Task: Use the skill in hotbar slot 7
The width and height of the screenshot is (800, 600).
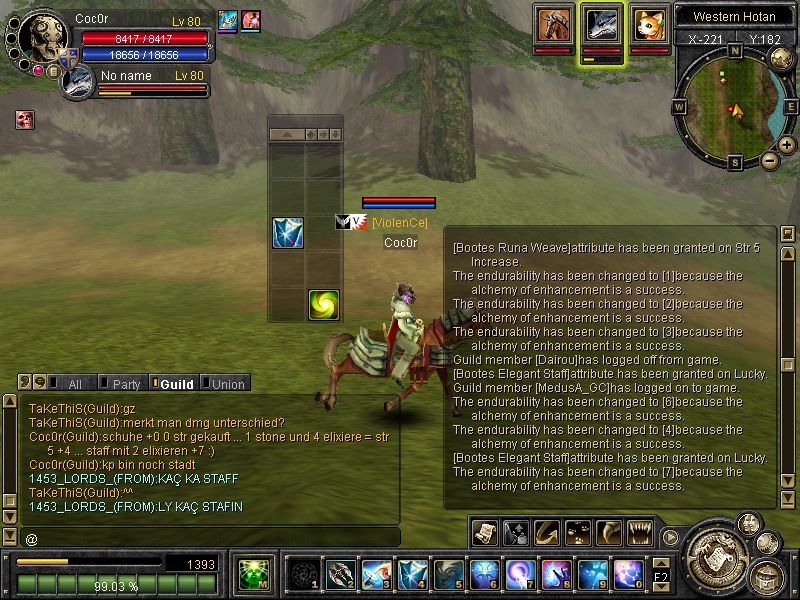Action: pos(521,573)
